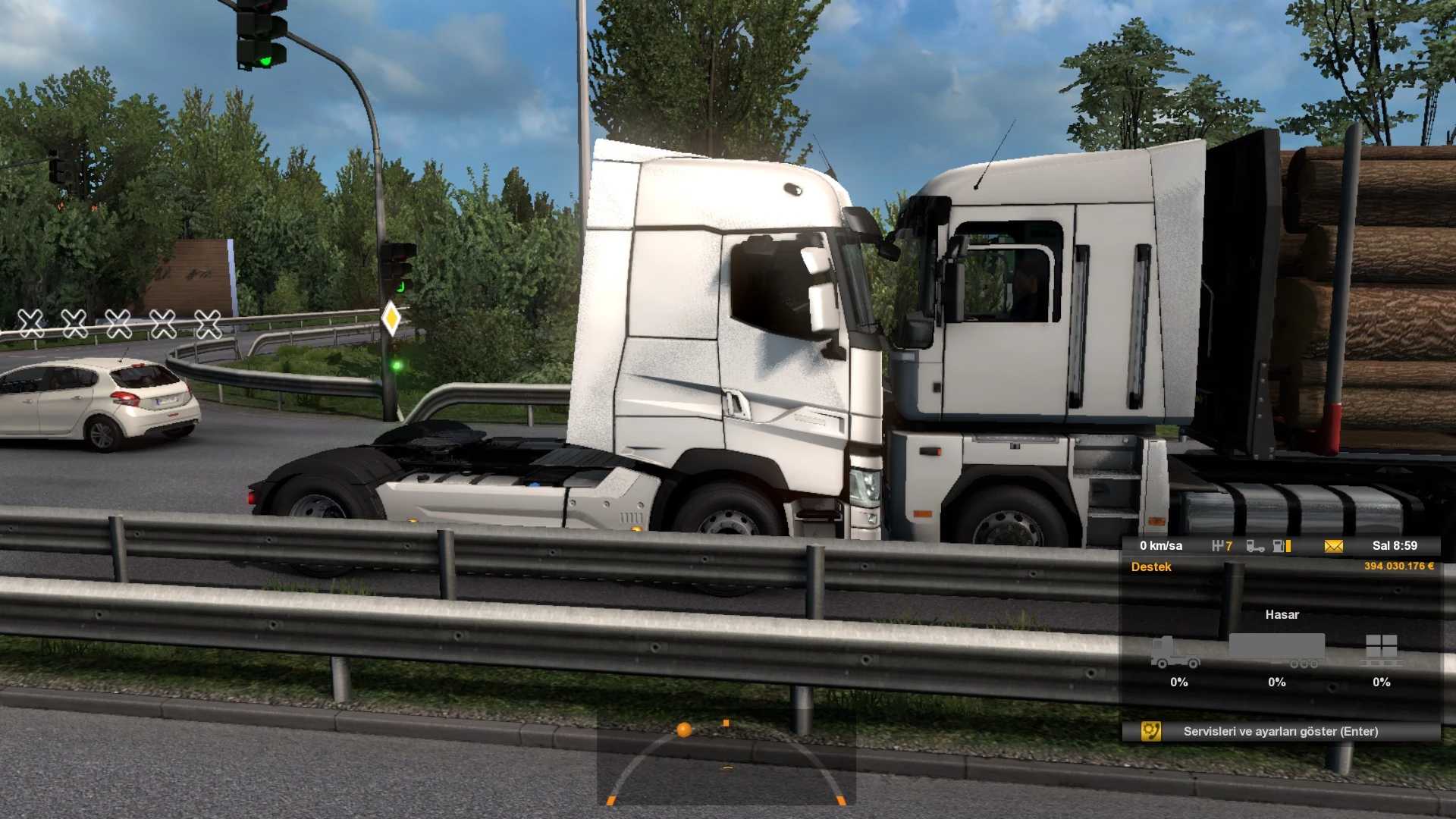1456x819 pixels.
Task: Click the 0 km/sa speed readout
Action: [1162, 545]
